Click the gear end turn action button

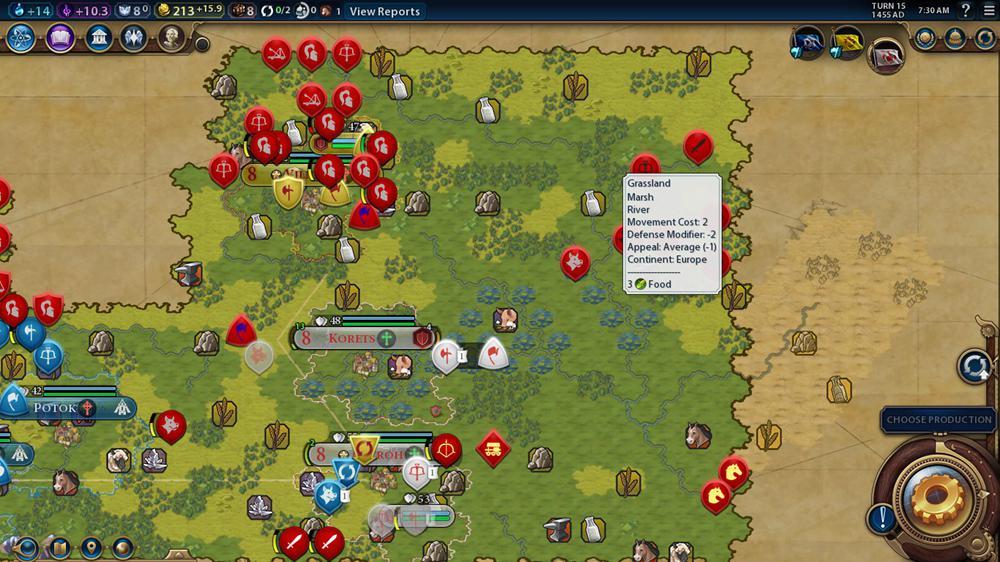939,495
